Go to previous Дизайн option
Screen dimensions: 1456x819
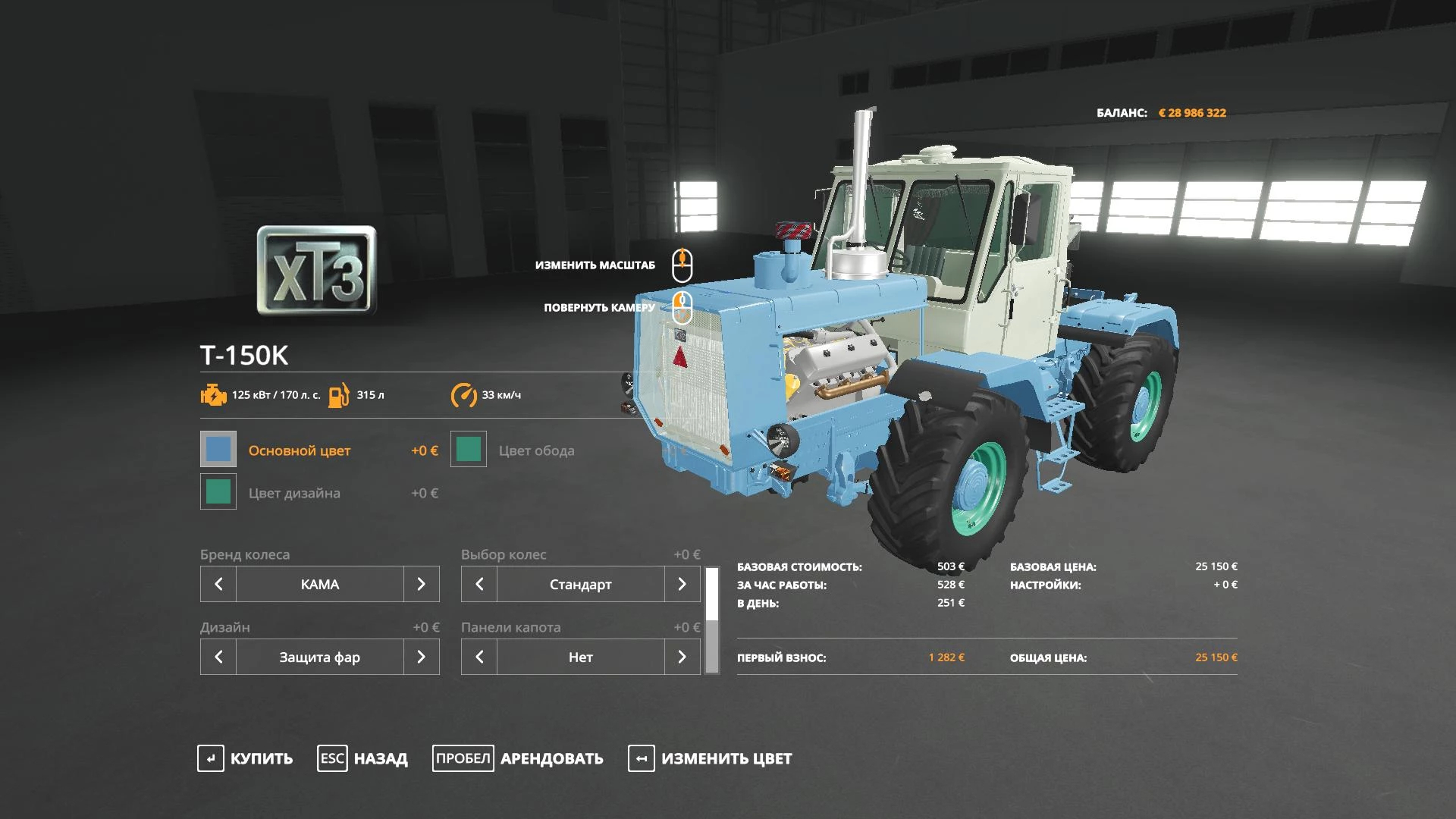[218, 657]
